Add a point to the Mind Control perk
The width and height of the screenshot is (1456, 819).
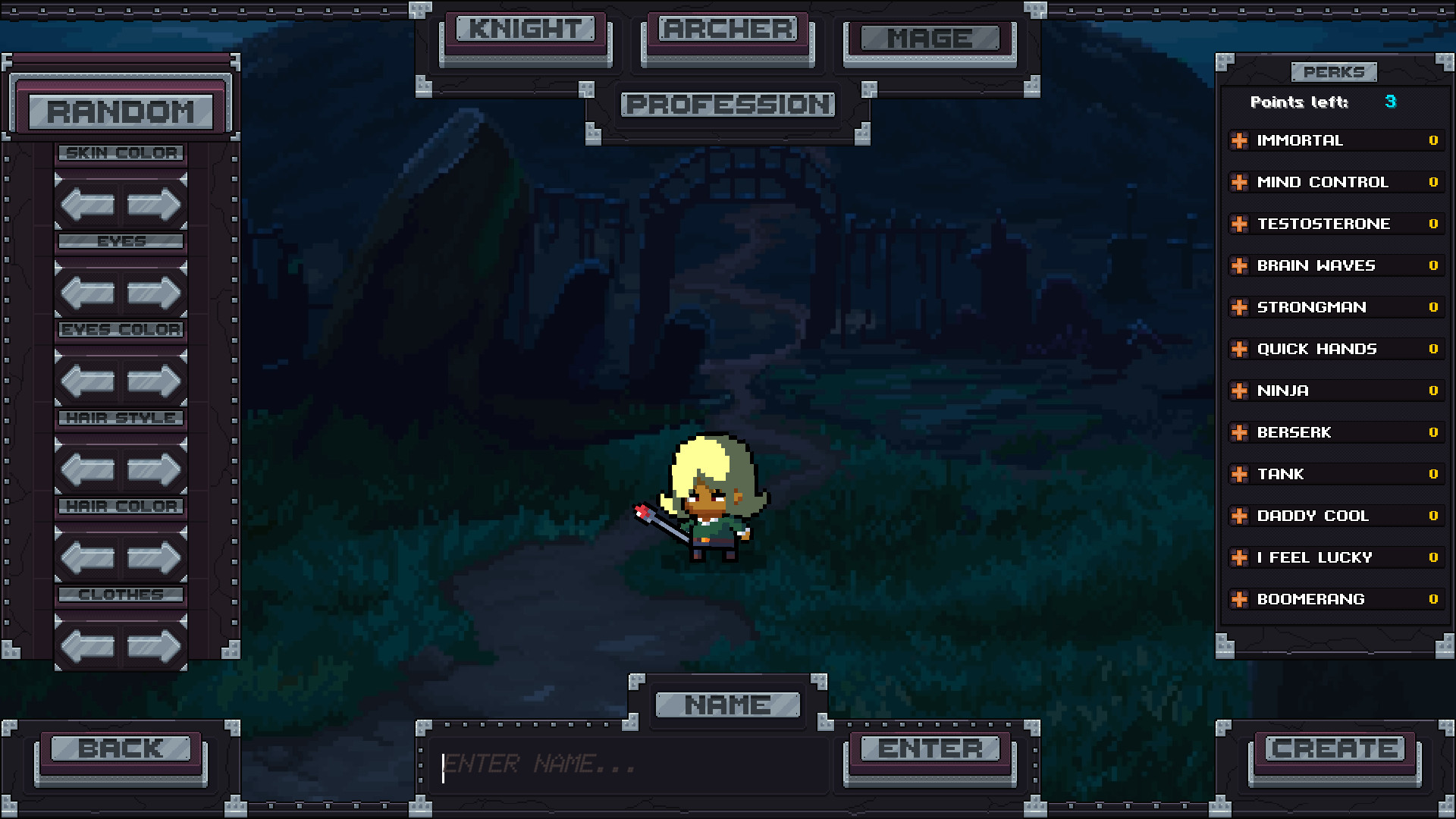click(x=1241, y=182)
